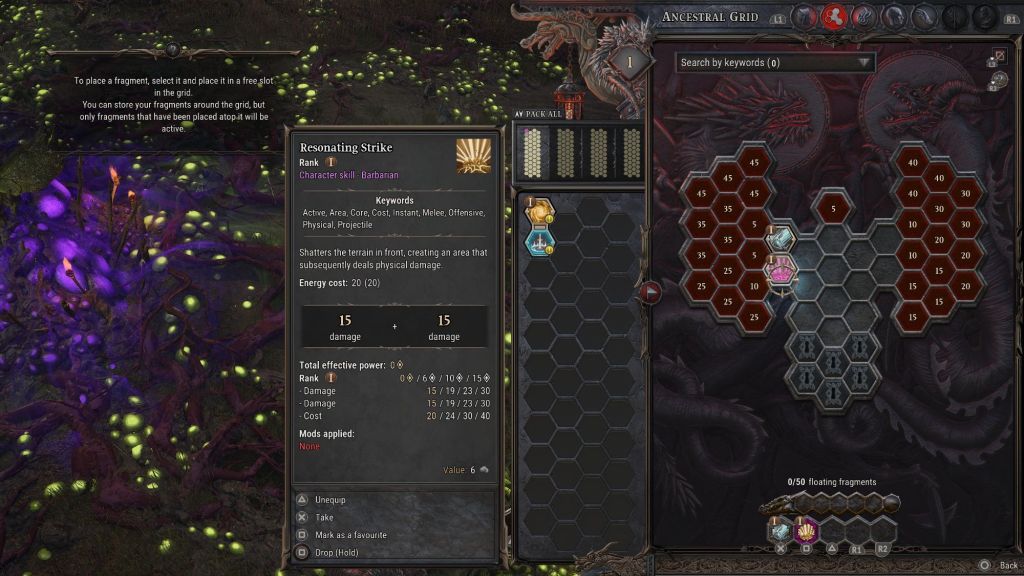This screenshot has height=576, width=1024.
Task: Open the first highlighted fragment pack page
Action: coord(539,152)
